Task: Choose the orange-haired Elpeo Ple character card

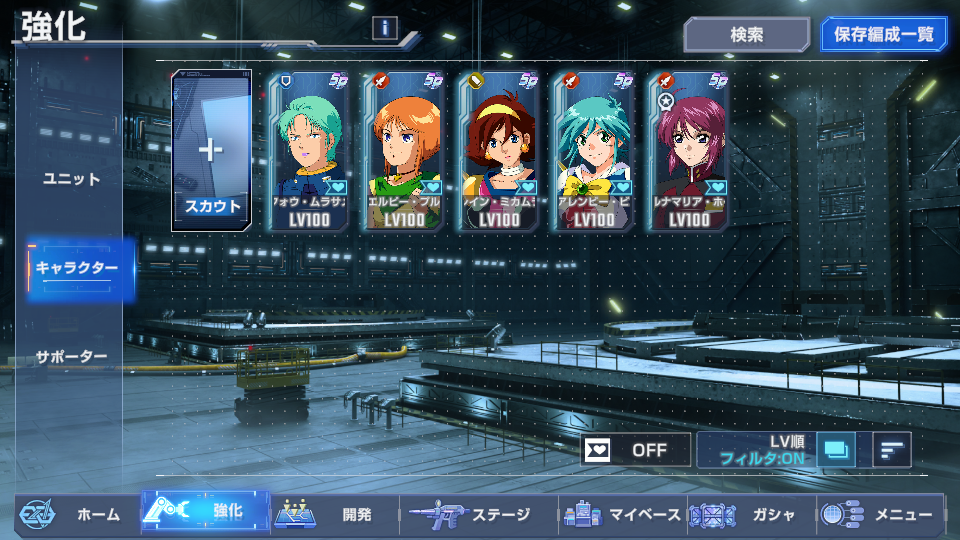Action: (404, 150)
